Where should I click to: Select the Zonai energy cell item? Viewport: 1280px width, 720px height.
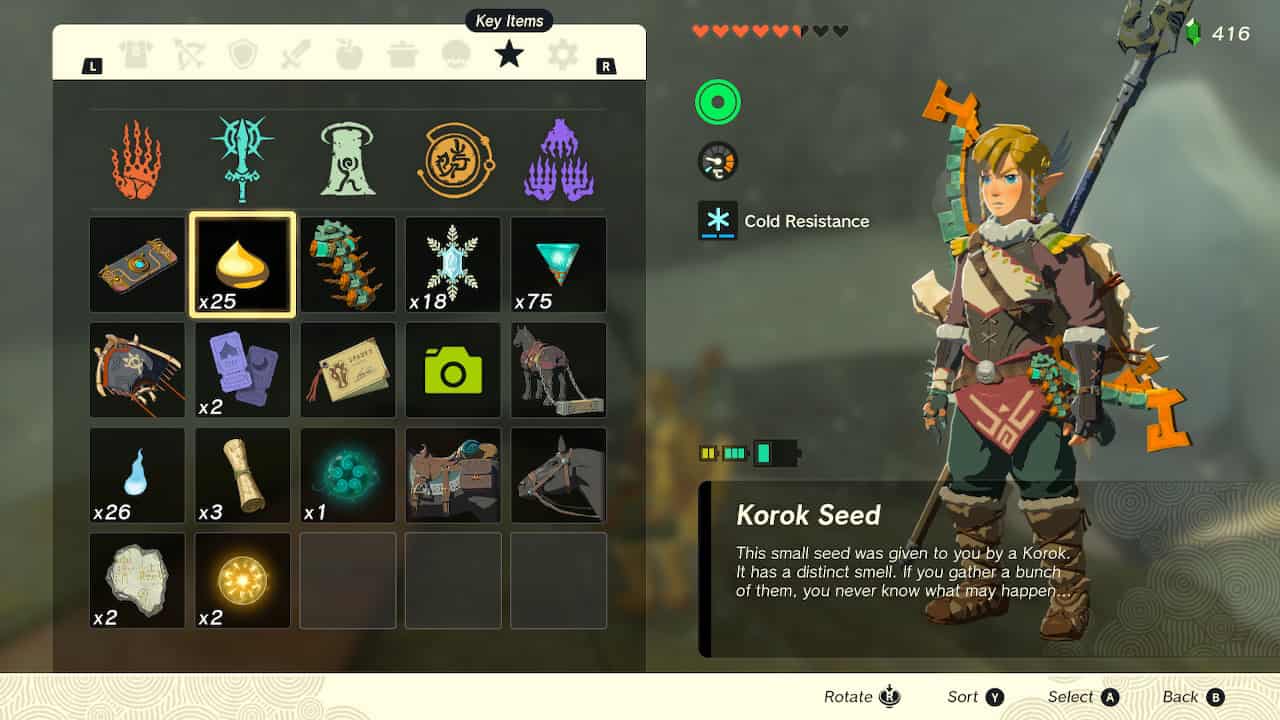pyautogui.click(x=348, y=265)
